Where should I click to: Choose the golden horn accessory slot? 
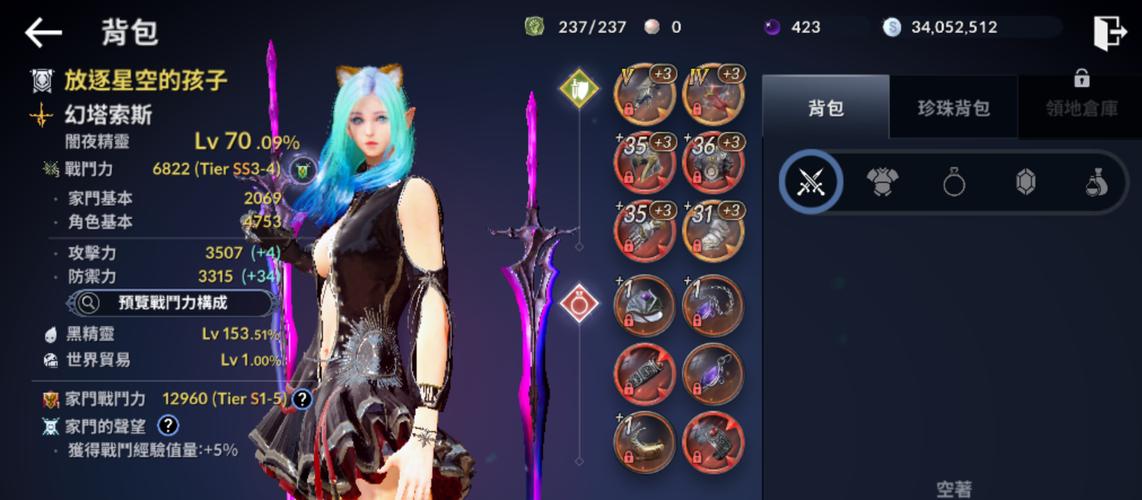(644, 441)
